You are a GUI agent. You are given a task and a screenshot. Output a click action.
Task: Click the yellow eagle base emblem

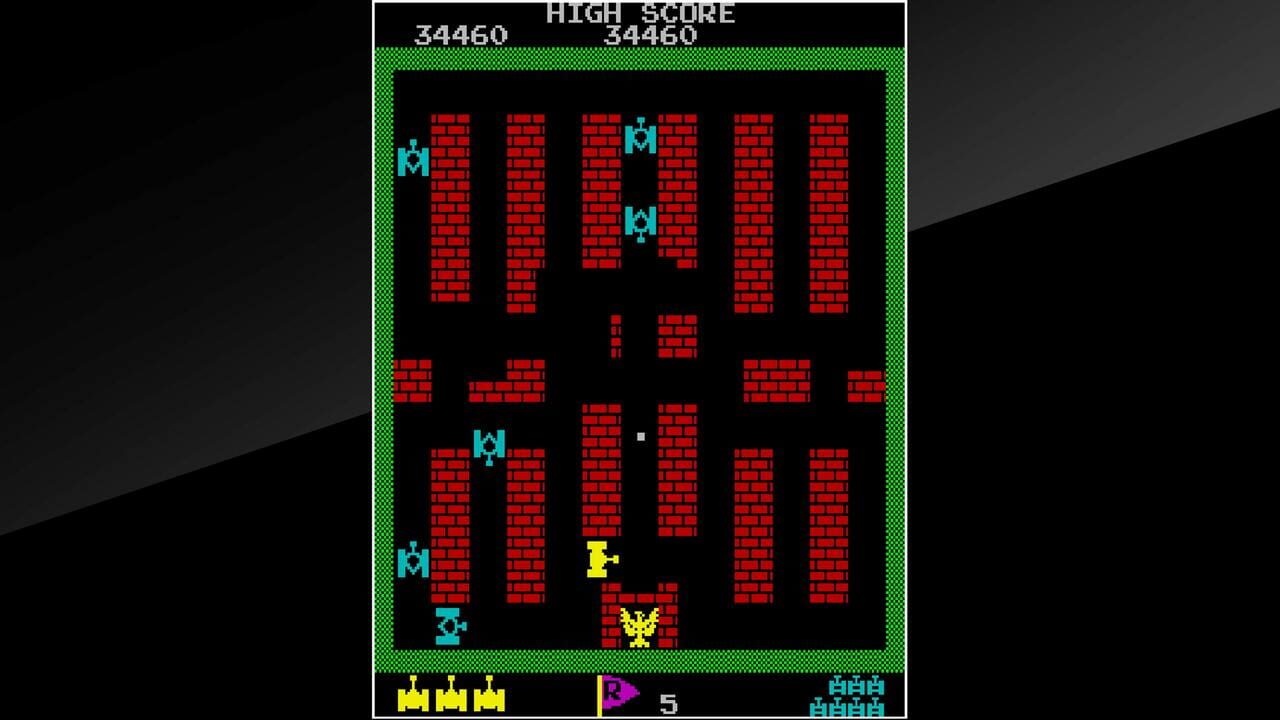637,625
